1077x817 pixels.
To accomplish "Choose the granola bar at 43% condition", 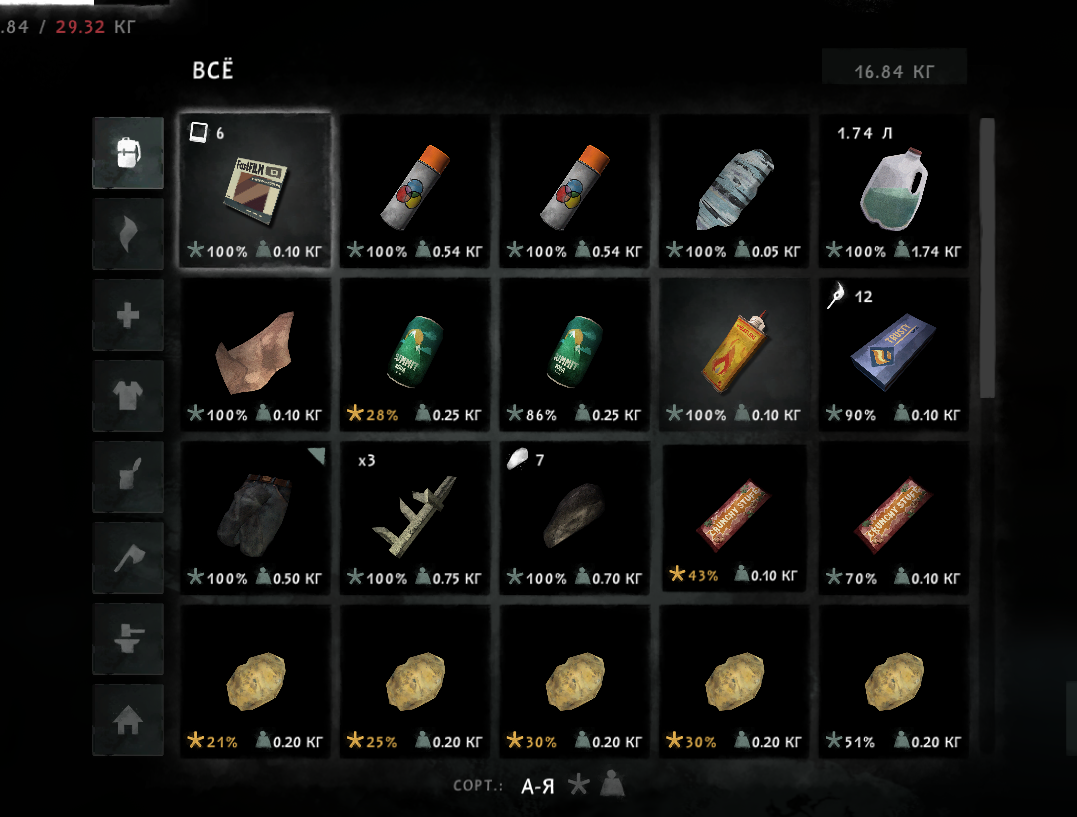I will [734, 518].
